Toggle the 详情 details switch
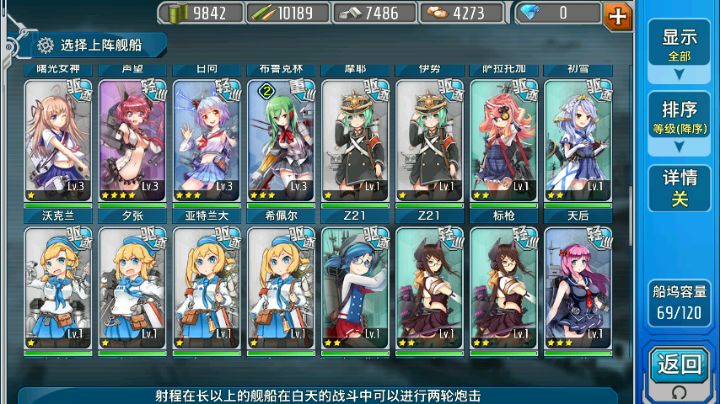This screenshot has width=720, height=404. tap(680, 188)
